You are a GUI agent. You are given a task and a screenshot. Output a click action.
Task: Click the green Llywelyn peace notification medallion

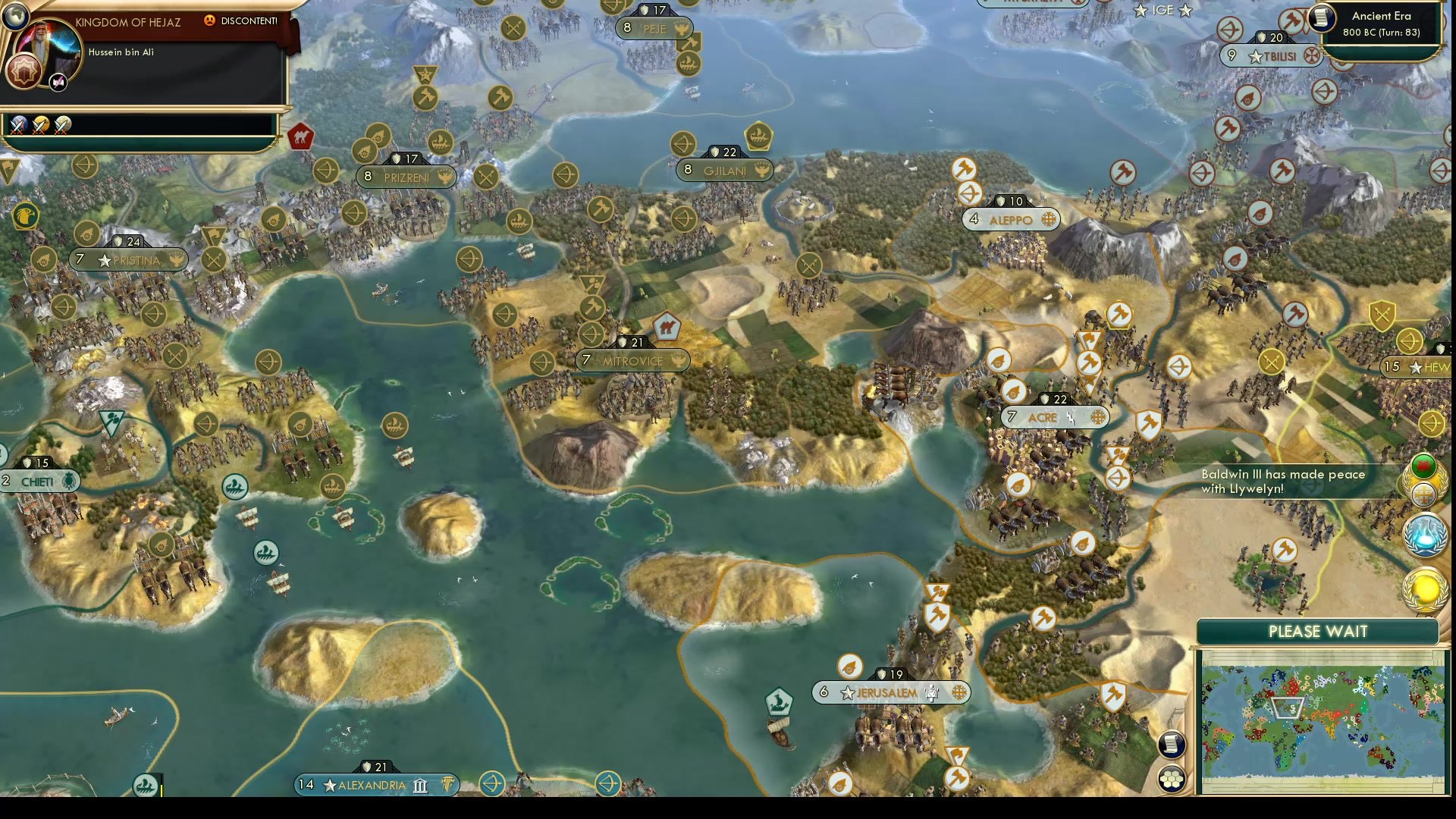click(1423, 466)
